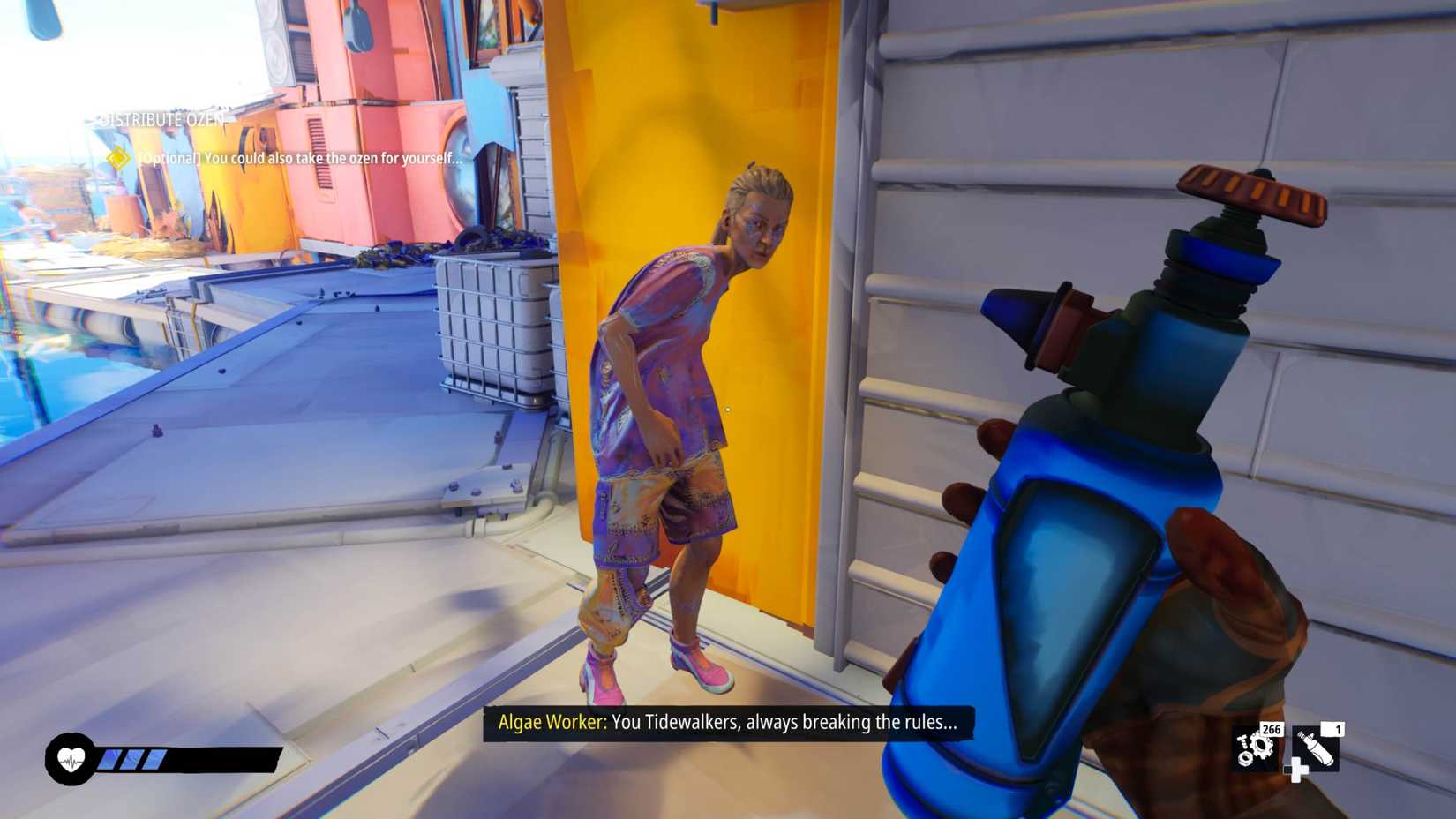The height and width of the screenshot is (819, 1456).
Task: Click the yellow optional objective diamond icon
Action: point(117,161)
